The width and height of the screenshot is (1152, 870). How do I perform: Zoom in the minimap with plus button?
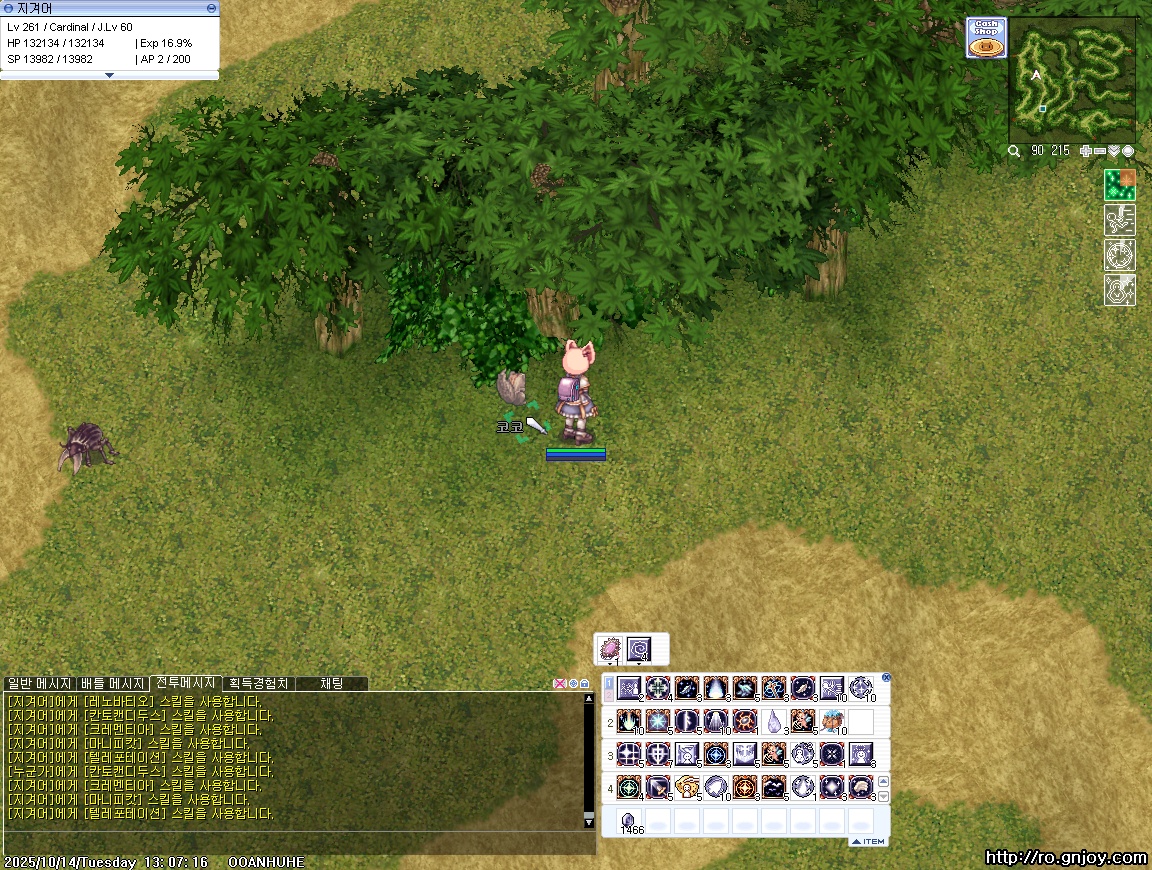pyautogui.click(x=1086, y=151)
